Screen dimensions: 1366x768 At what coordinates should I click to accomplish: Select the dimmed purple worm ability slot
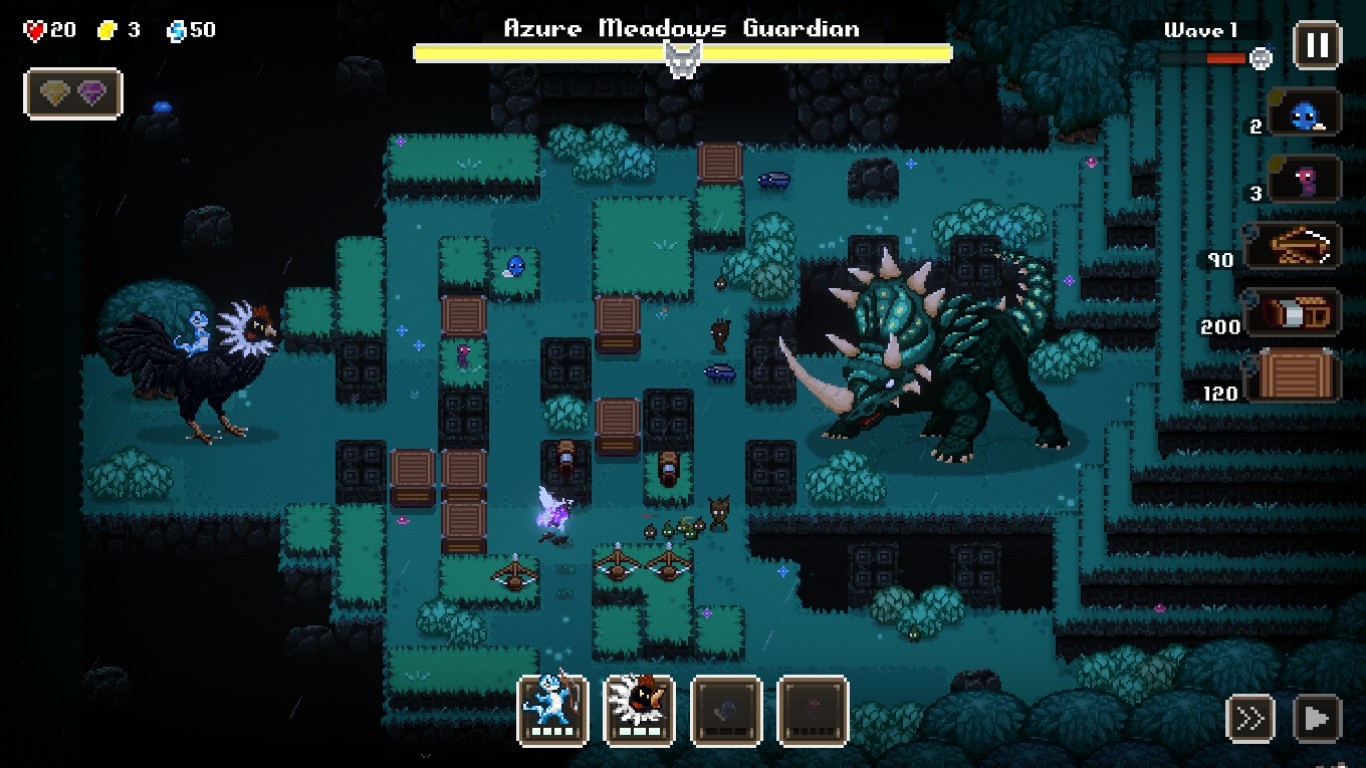[x=813, y=711]
